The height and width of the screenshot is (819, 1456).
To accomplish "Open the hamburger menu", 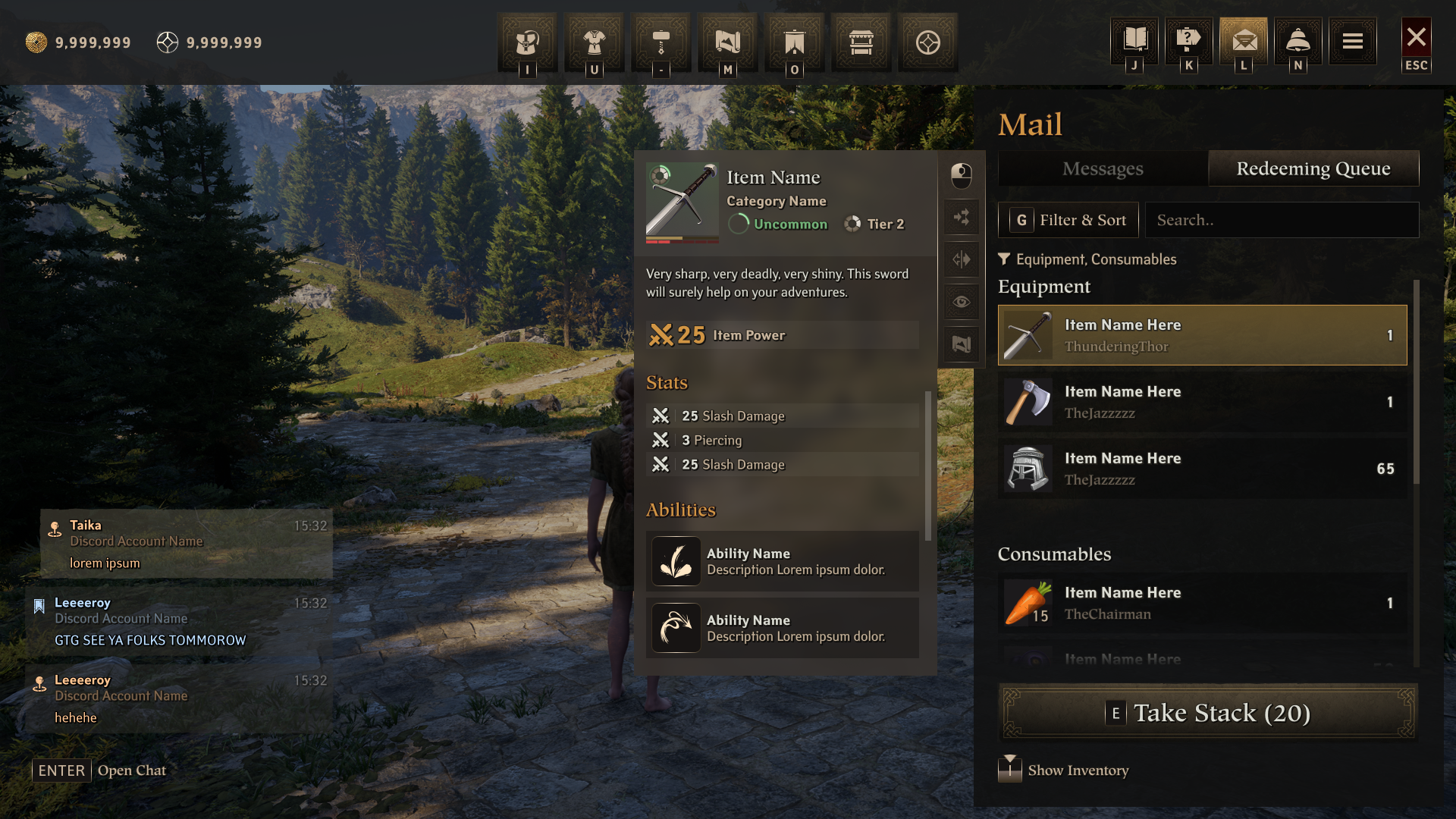I will pyautogui.click(x=1352, y=41).
